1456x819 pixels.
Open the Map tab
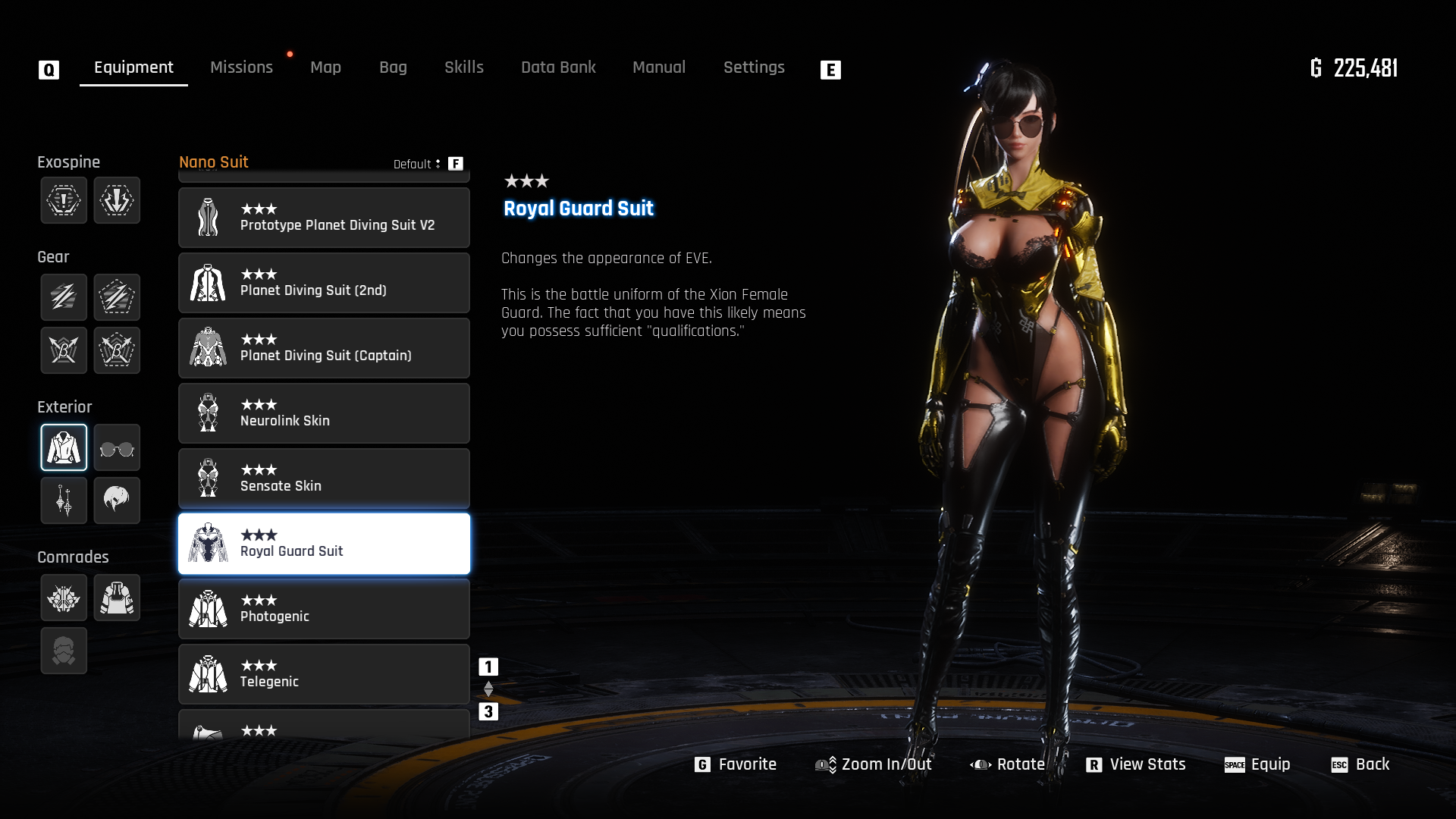(325, 67)
